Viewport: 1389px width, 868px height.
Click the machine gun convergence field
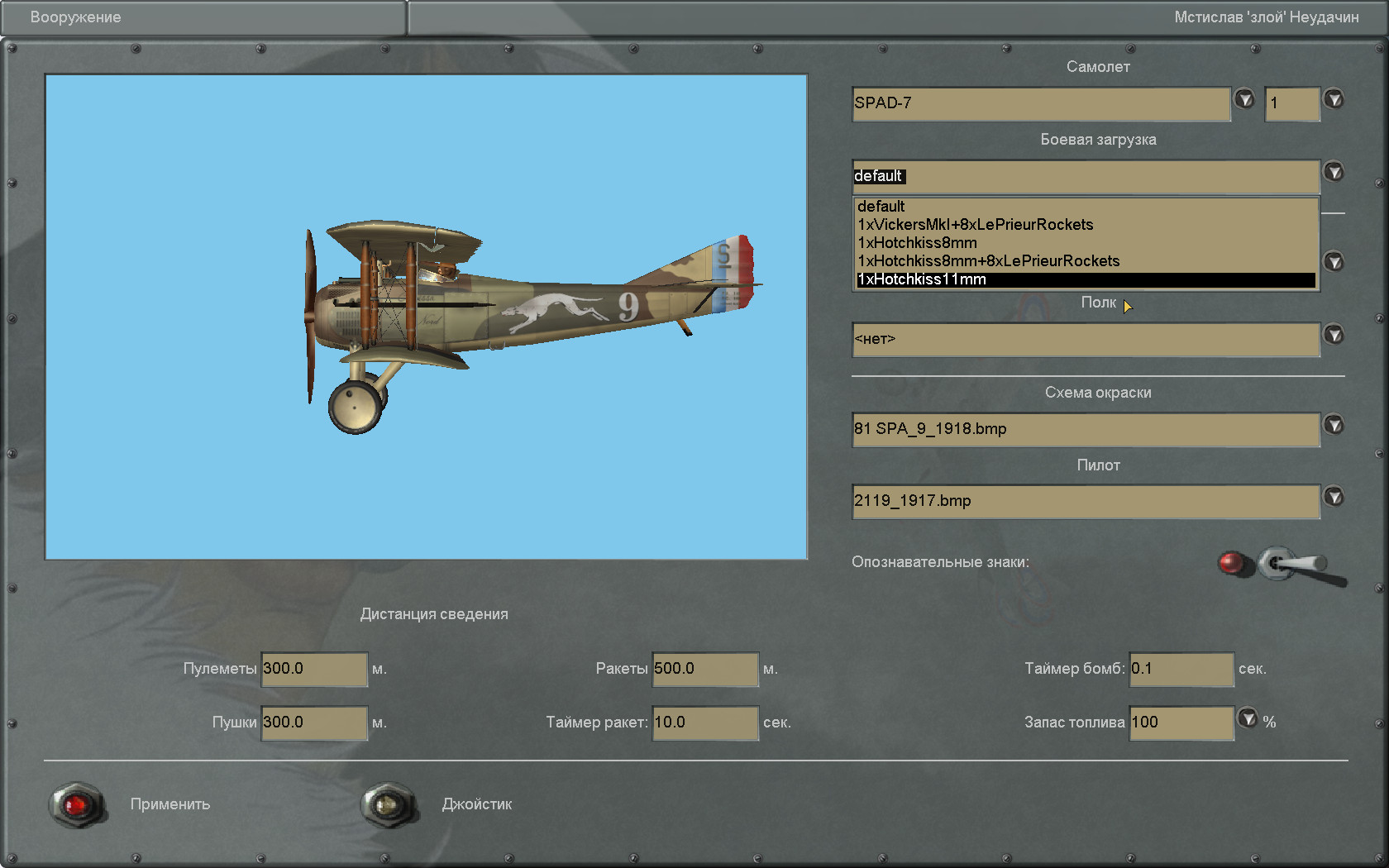(313, 669)
